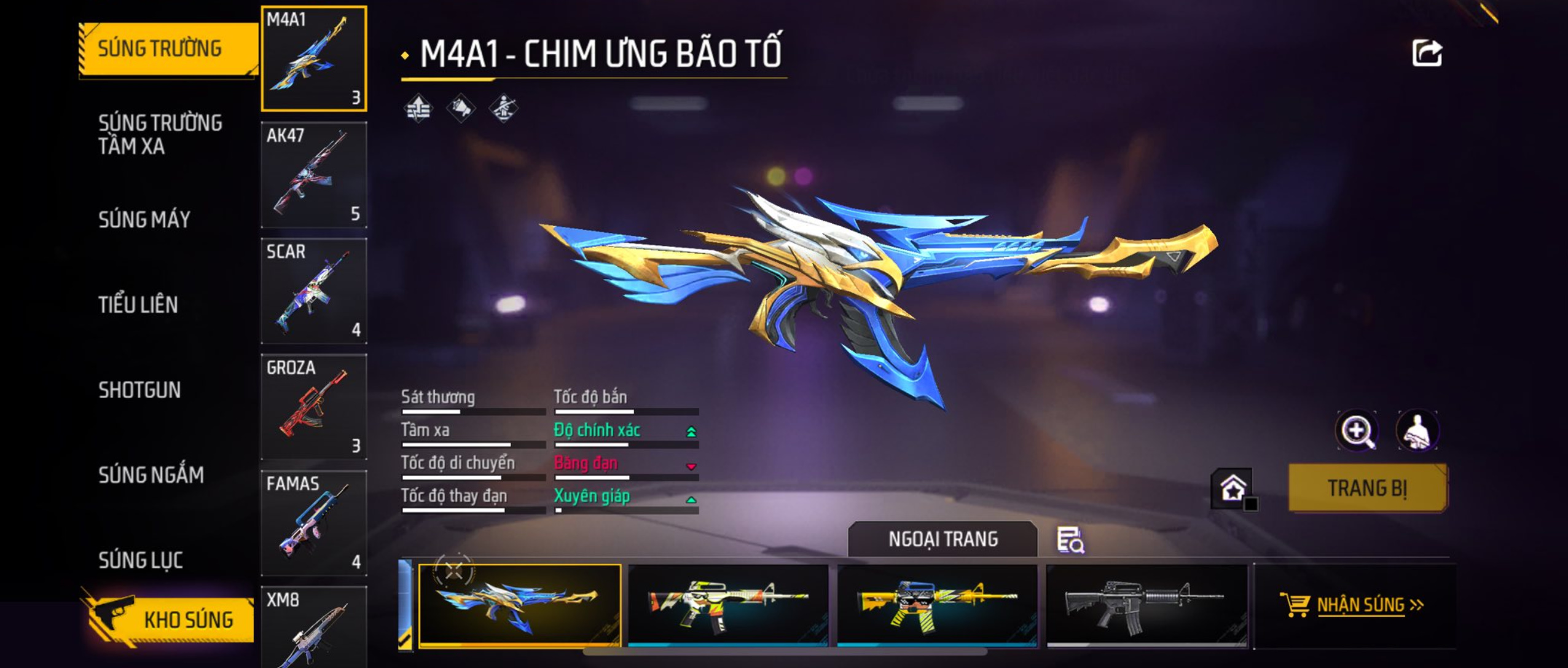Preview the skin on character icon
1568x668 pixels.
pos(1417,431)
